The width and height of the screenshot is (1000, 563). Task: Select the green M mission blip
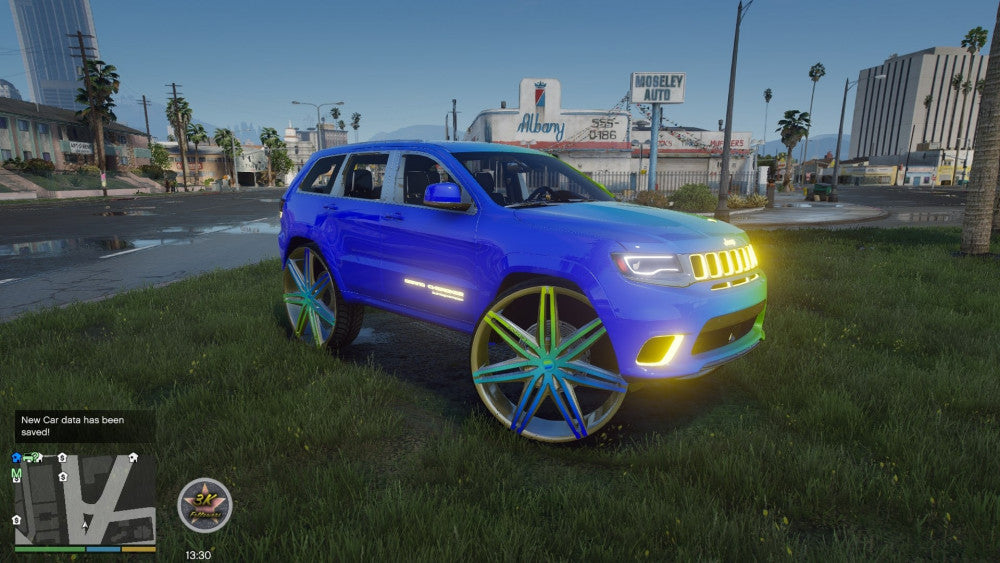(x=16, y=474)
